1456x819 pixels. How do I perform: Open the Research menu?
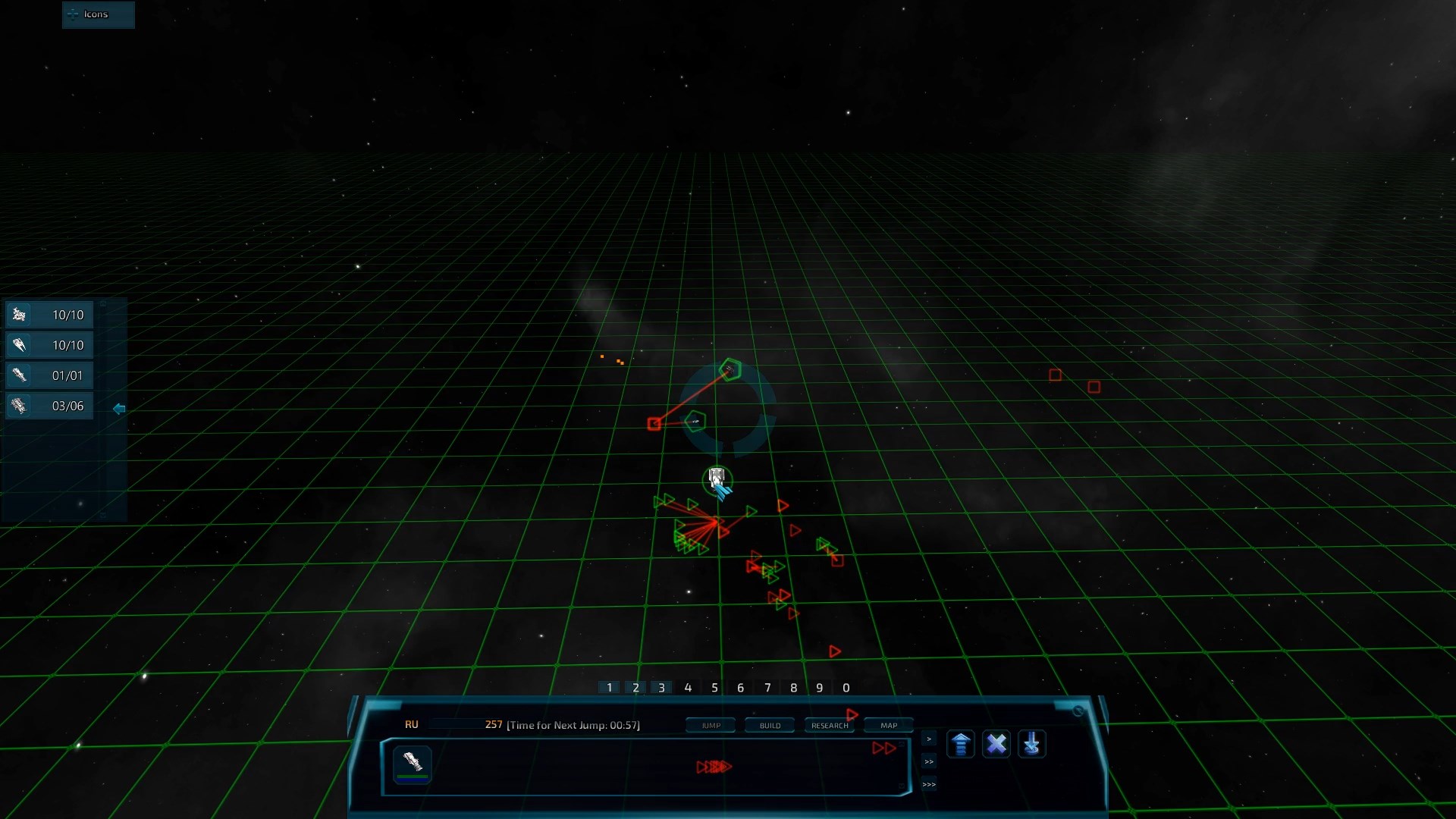829,726
